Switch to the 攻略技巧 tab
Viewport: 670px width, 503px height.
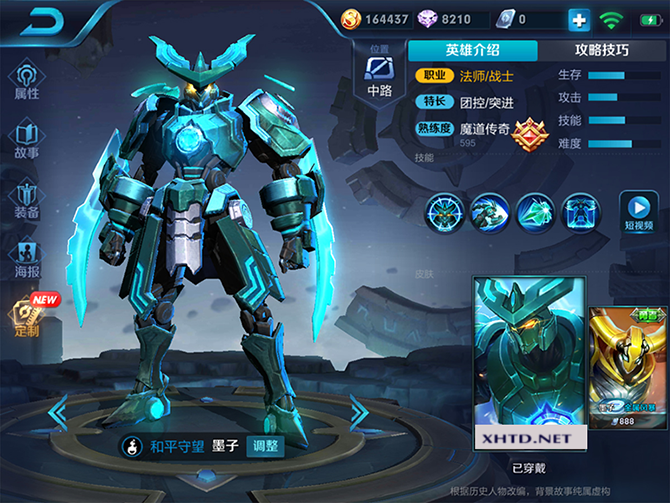(602, 50)
